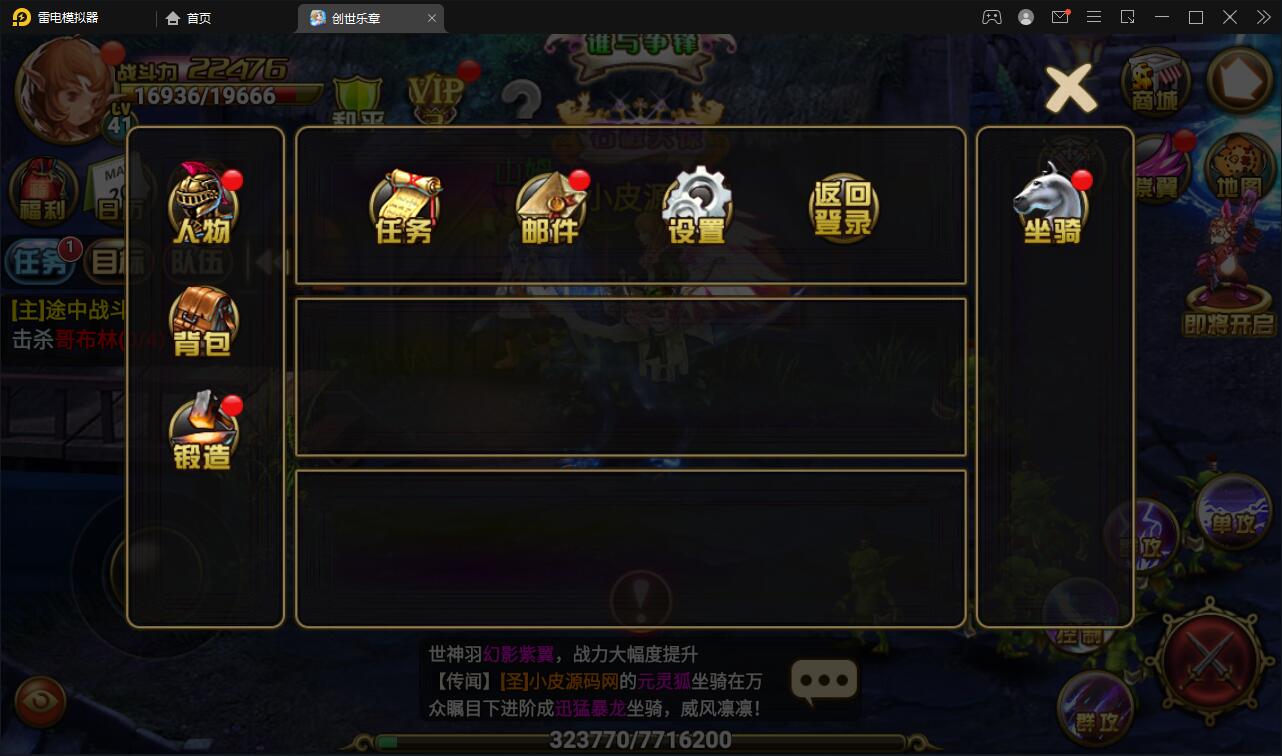Open the emulator overflow menu arrows

[x=1261, y=17]
